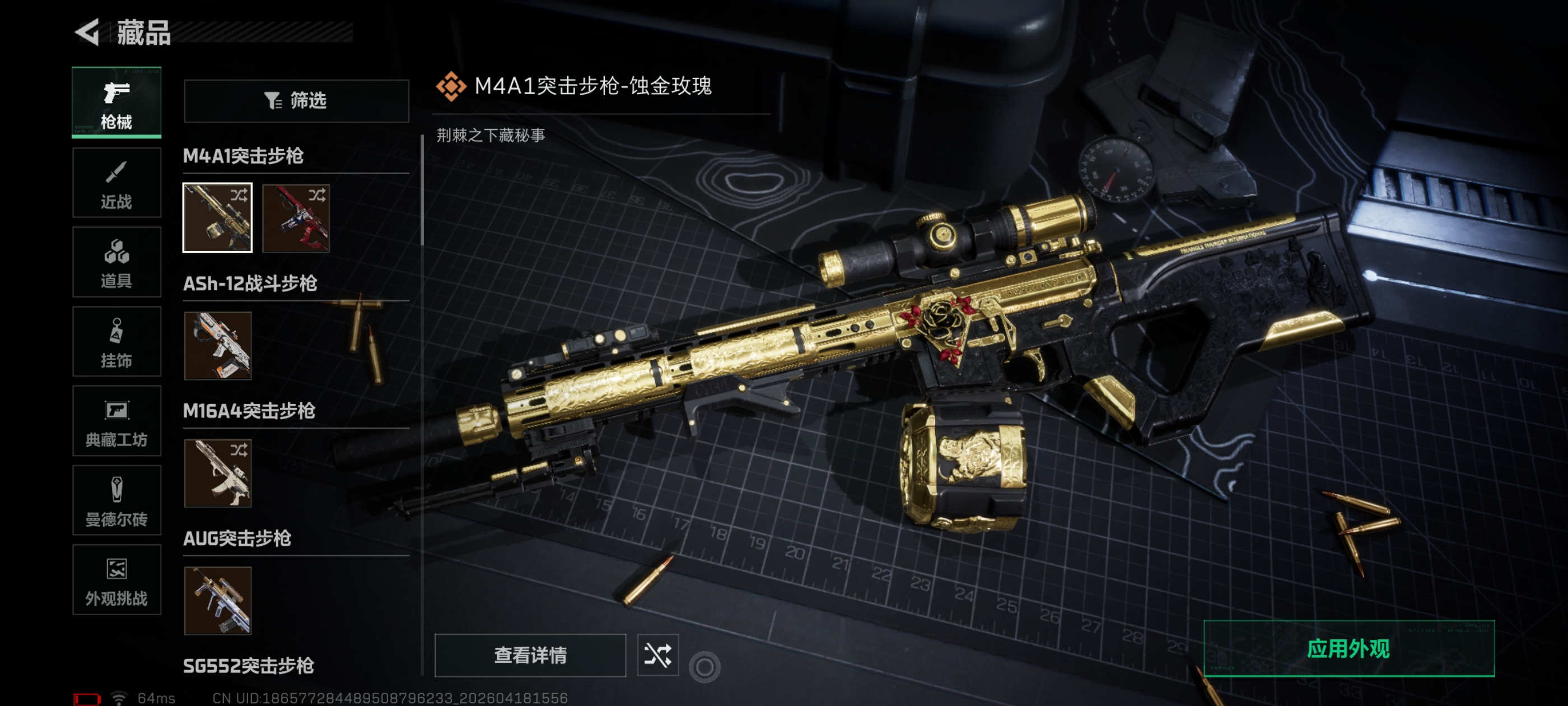Go back using the arrow beside 藏品

88,32
